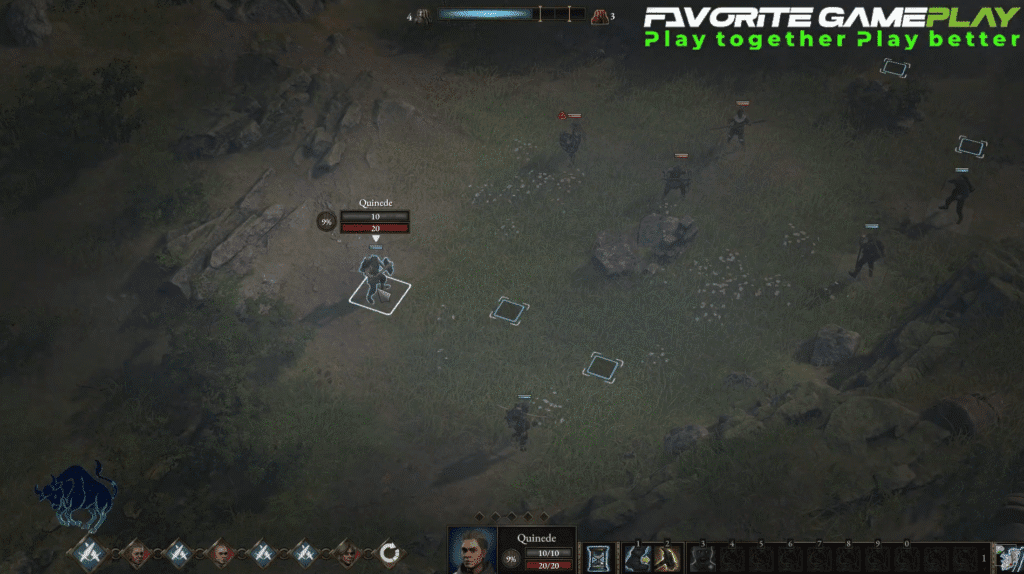Activate the ability in hotbar slot 1
1024x574 pixels.
pos(637,557)
